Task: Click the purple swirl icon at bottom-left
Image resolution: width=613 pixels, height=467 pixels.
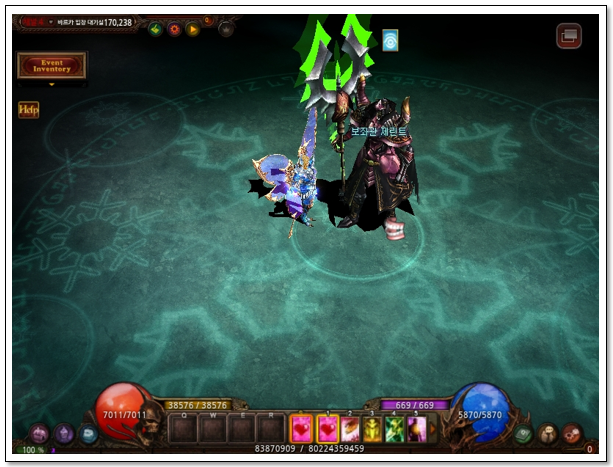Action: [40, 434]
